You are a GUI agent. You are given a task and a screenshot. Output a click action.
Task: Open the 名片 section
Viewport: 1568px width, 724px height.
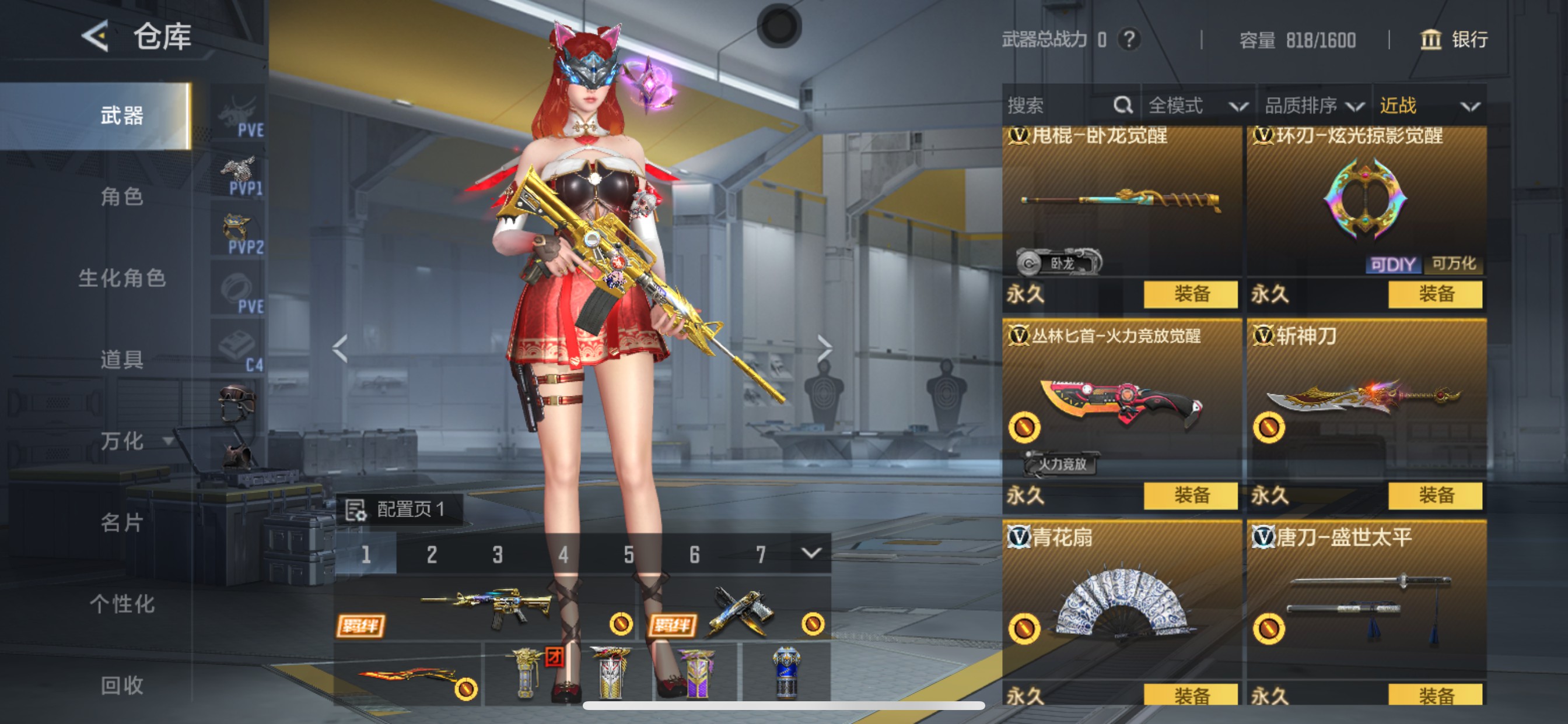122,523
